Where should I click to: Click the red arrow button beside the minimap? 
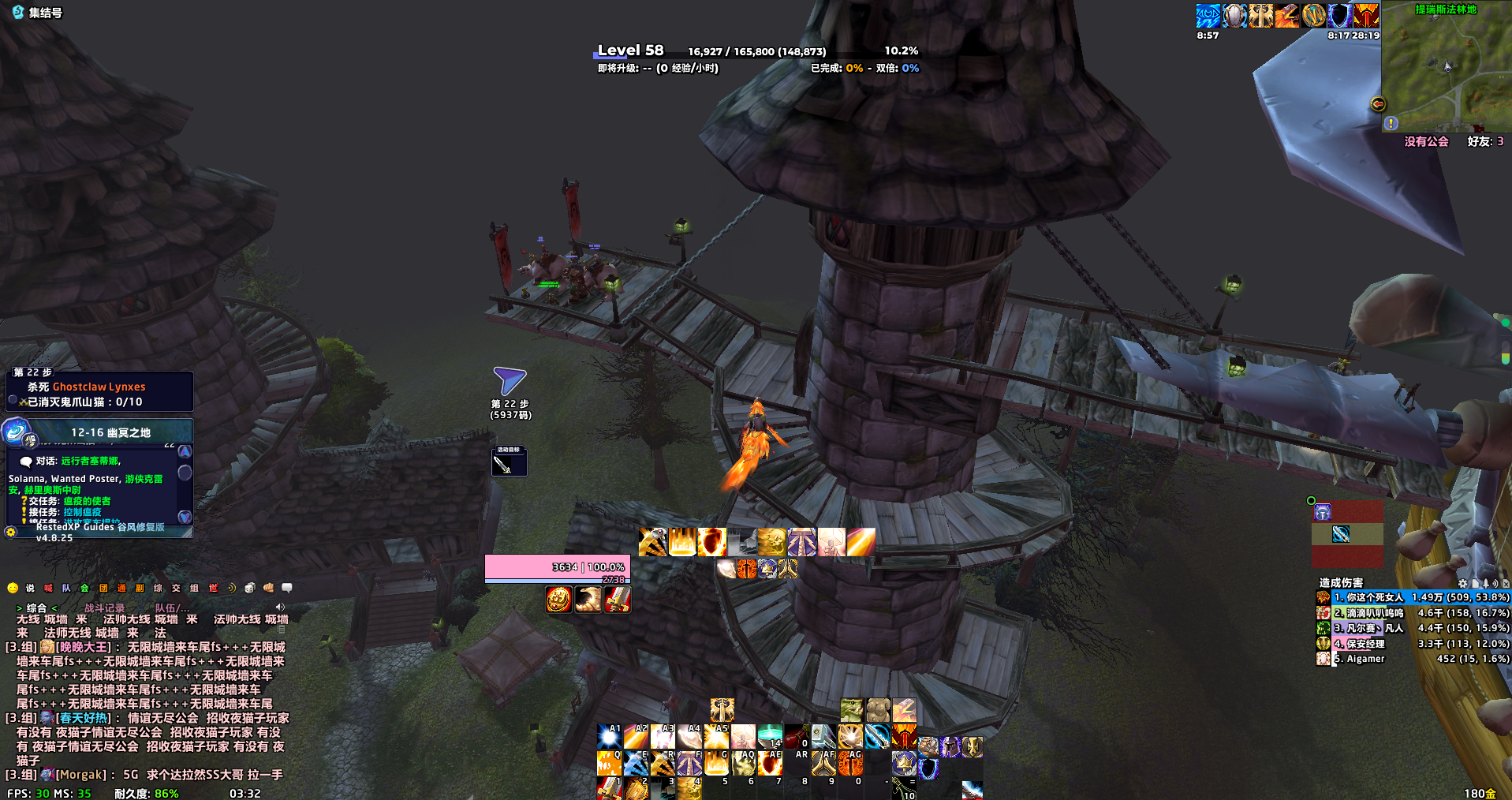tap(1378, 104)
